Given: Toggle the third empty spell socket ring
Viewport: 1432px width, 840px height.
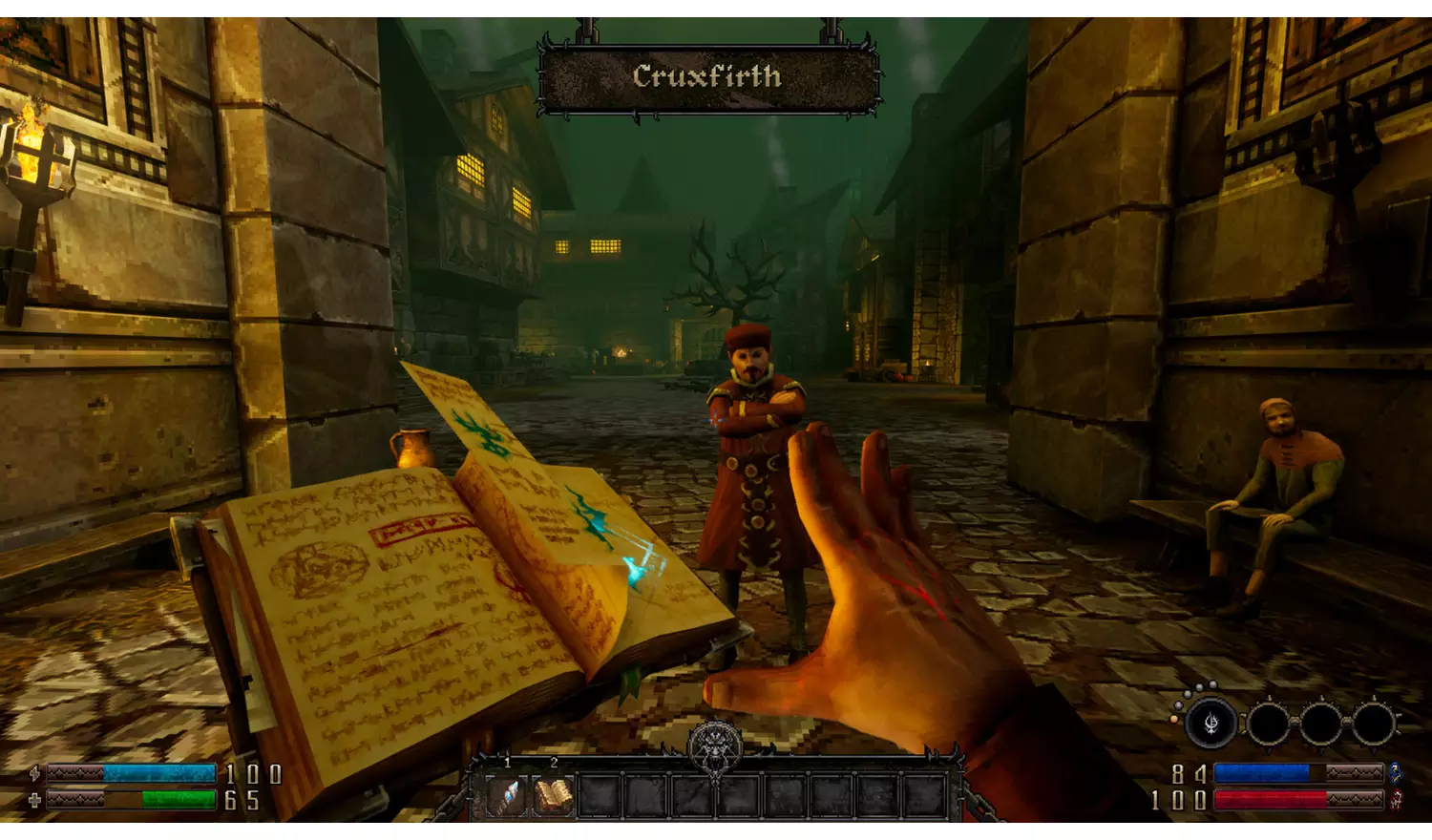Looking at the screenshot, I should [1375, 724].
